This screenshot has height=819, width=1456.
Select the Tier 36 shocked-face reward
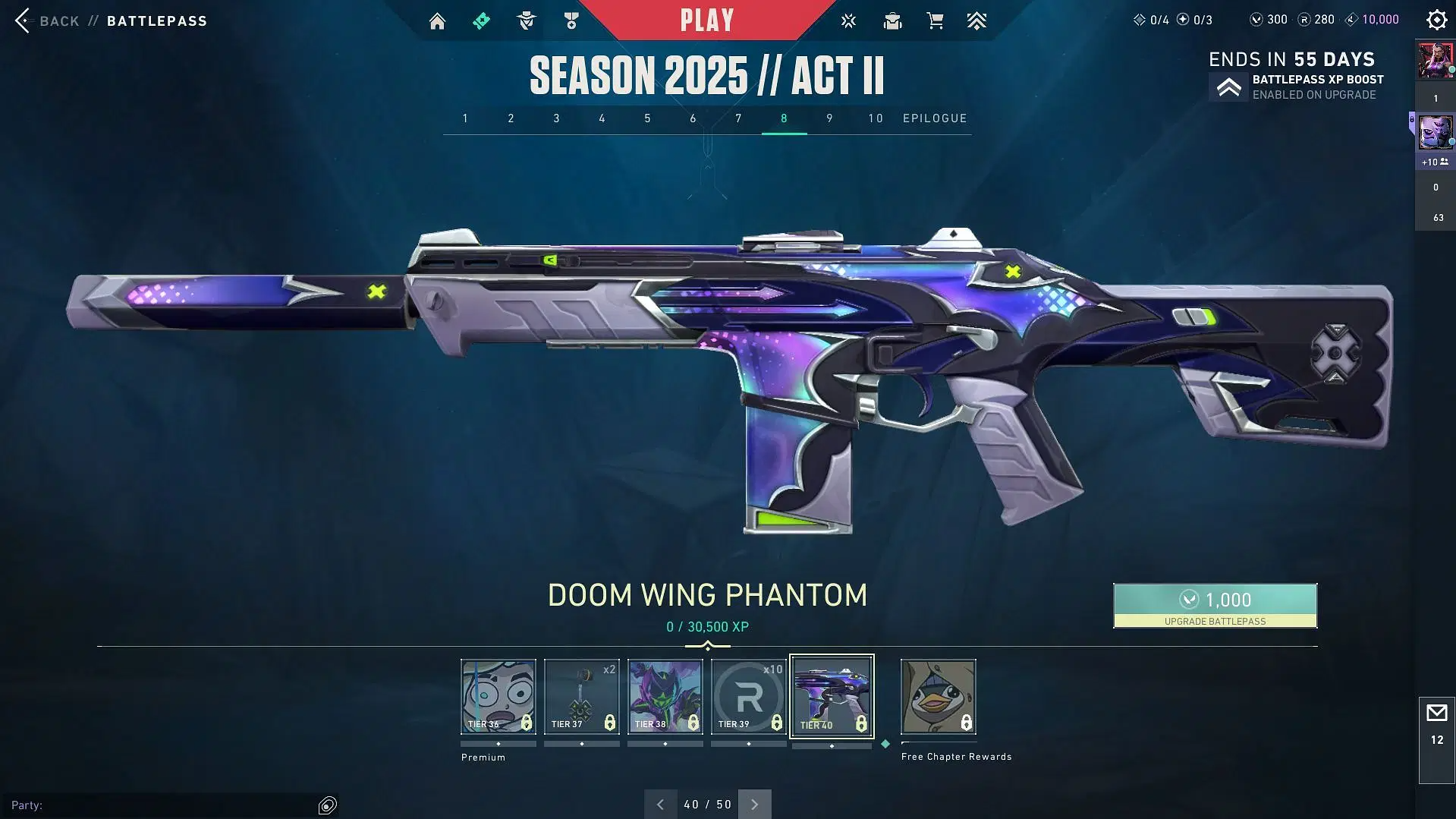coord(498,696)
